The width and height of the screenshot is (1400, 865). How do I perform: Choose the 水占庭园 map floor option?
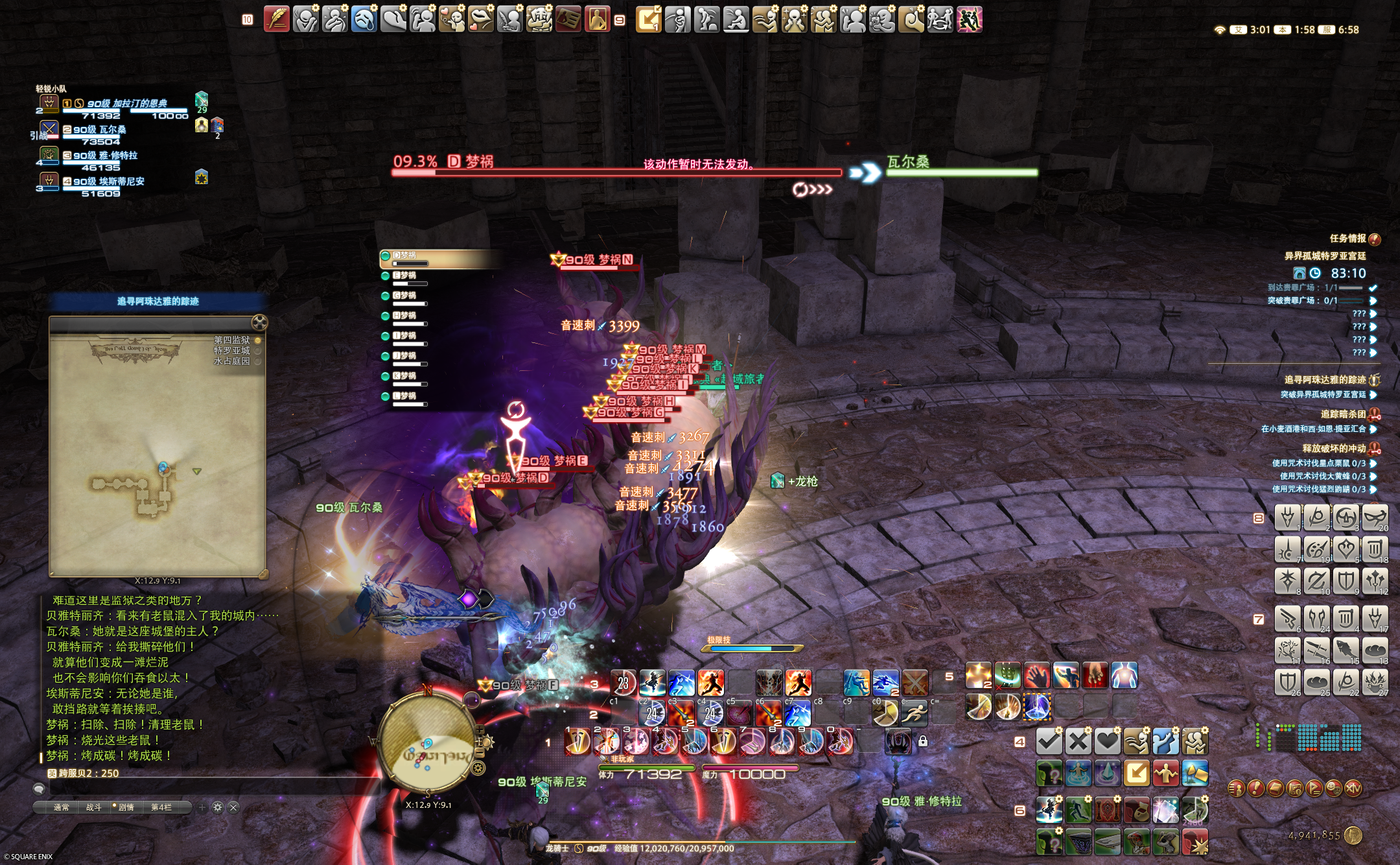(232, 361)
